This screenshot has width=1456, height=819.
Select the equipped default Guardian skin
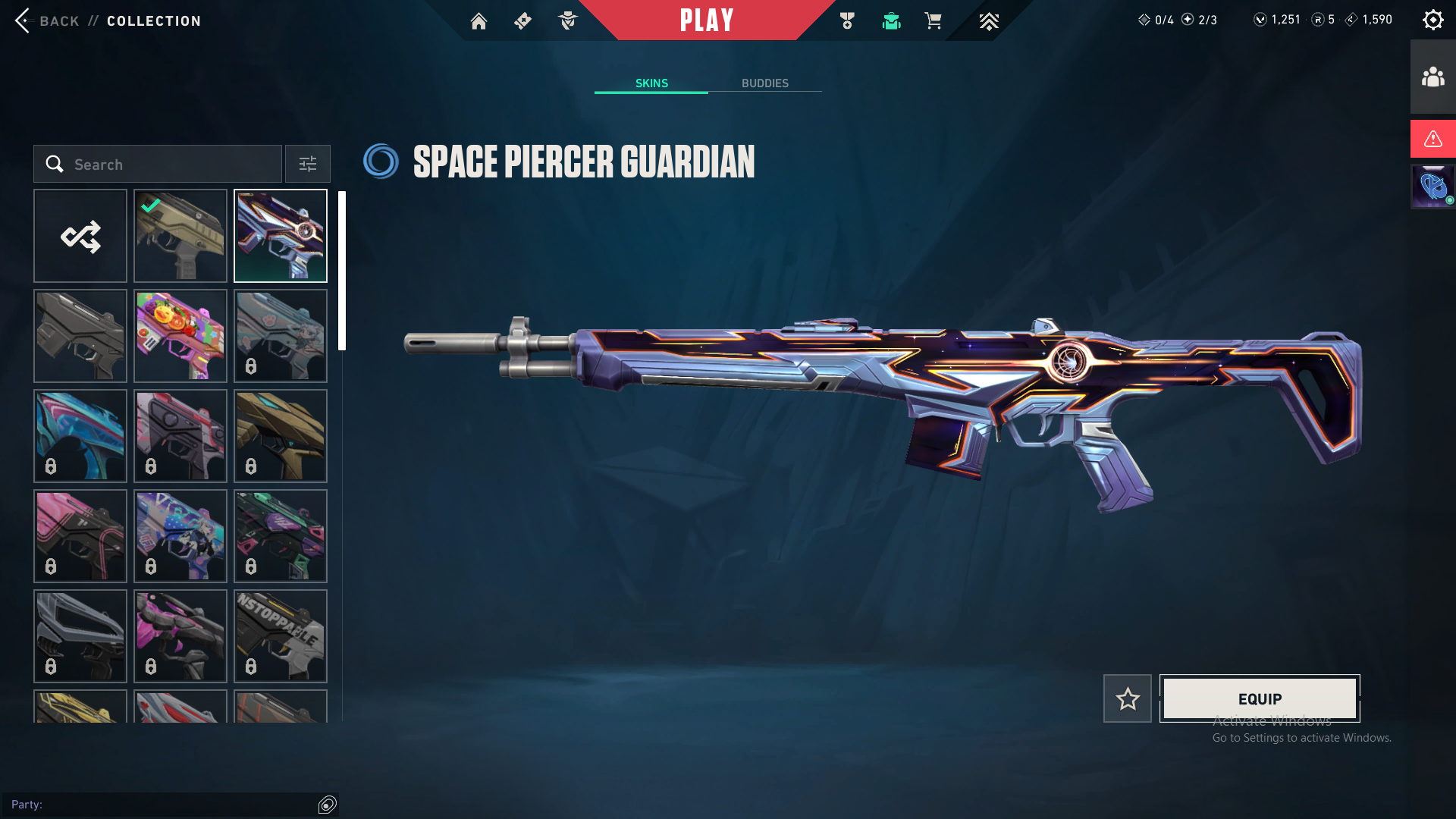pos(180,236)
